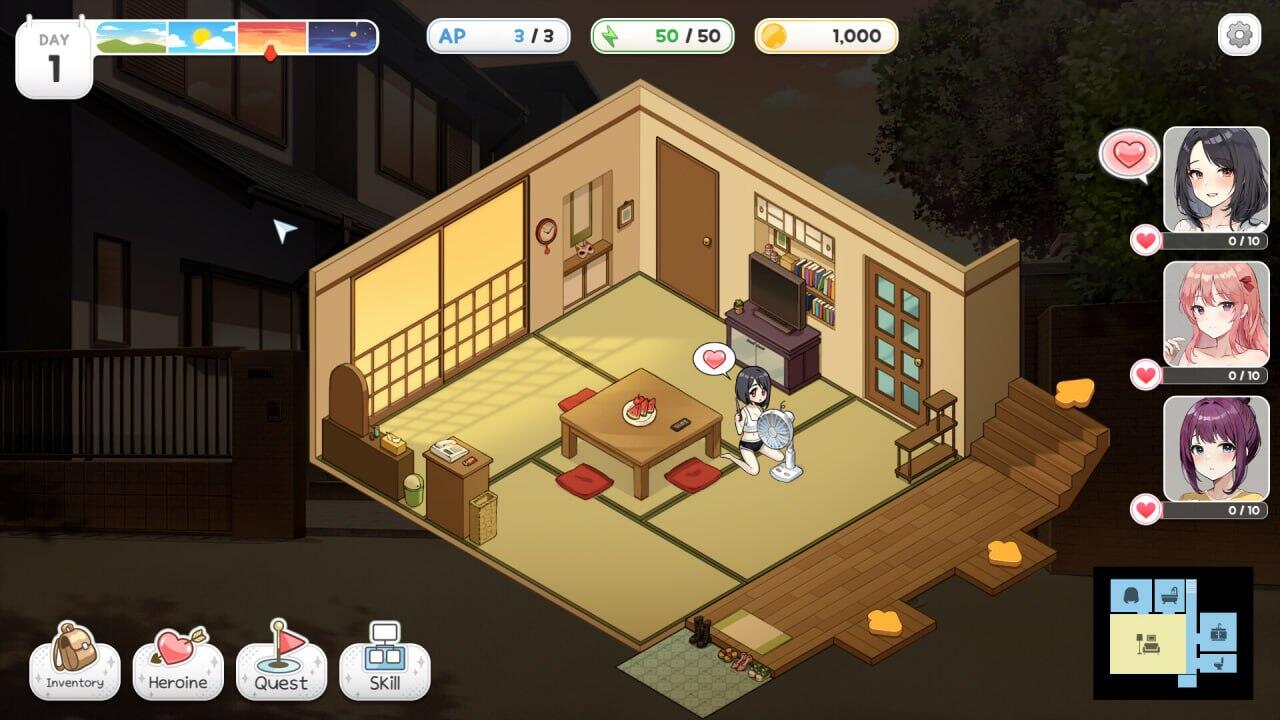Click the heart speech bubble above the character

pyautogui.click(x=714, y=356)
